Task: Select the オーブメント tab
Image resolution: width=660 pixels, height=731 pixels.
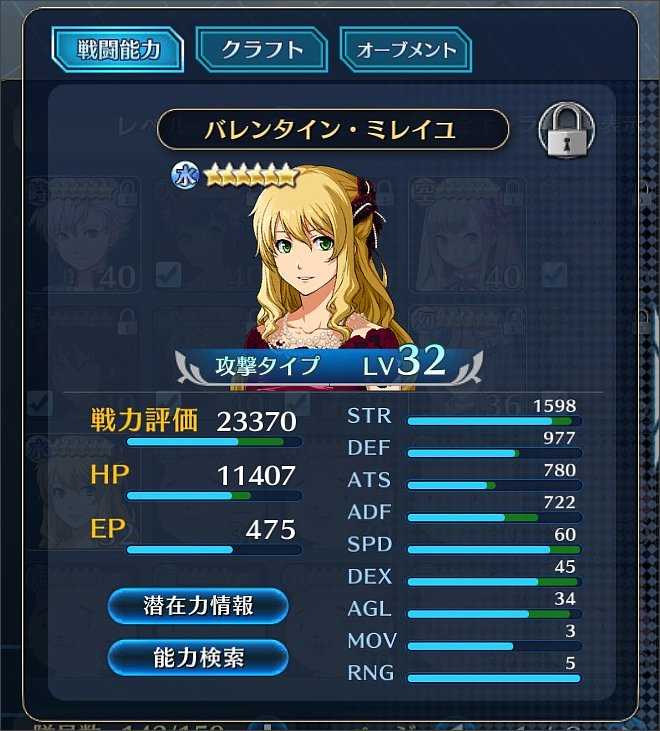Action: pyautogui.click(x=406, y=50)
